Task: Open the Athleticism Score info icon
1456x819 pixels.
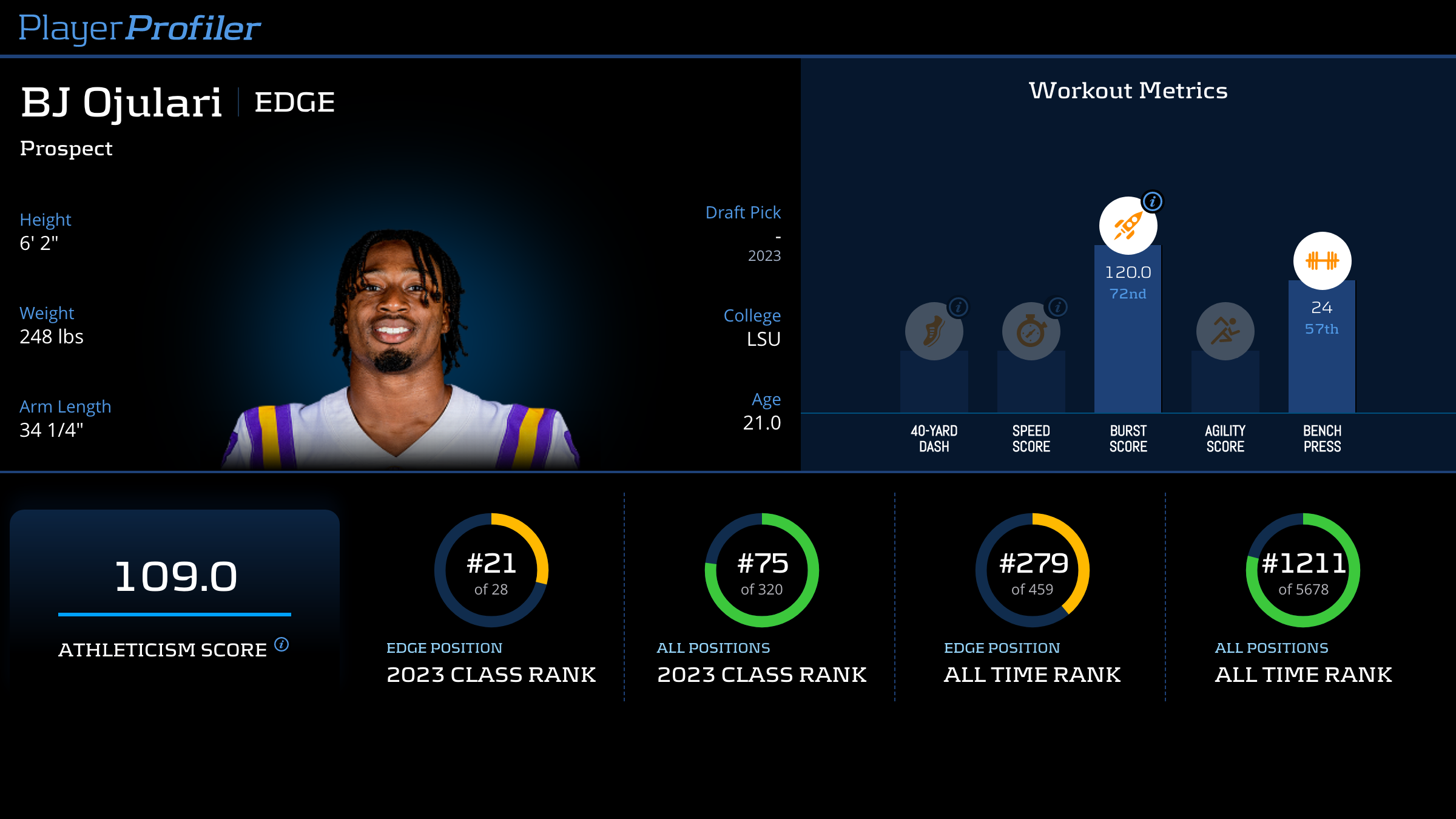Action: click(x=281, y=644)
